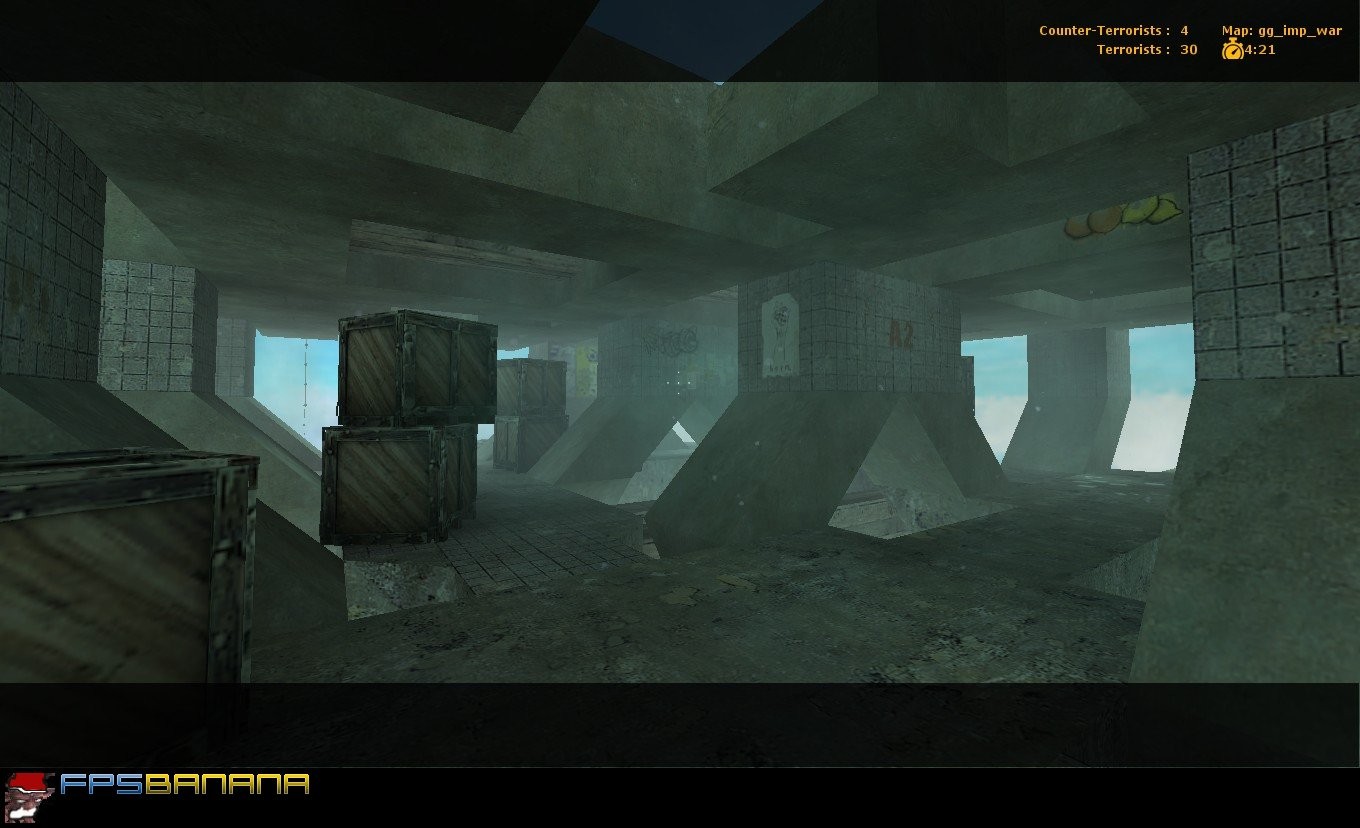Select the Map: gg_imp_war label
Viewport: 1360px width, 828px height.
1280,30
